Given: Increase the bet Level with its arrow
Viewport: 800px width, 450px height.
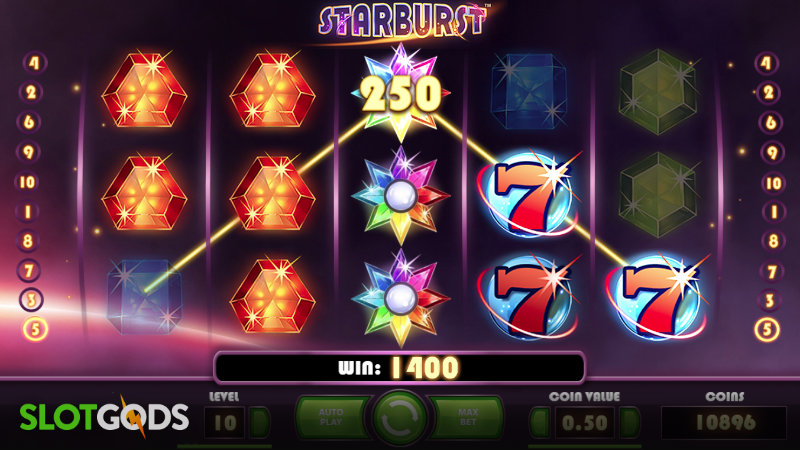Looking at the screenshot, I should point(258,421).
